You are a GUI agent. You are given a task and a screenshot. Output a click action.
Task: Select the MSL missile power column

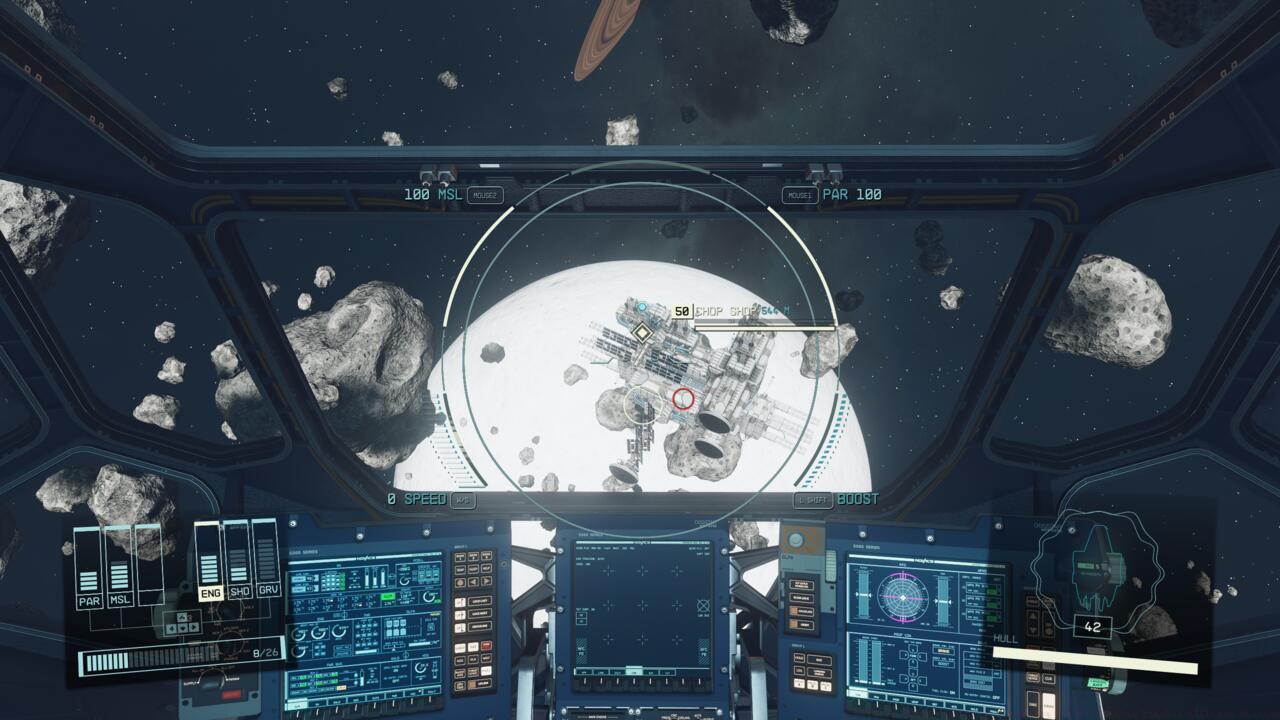119,568
